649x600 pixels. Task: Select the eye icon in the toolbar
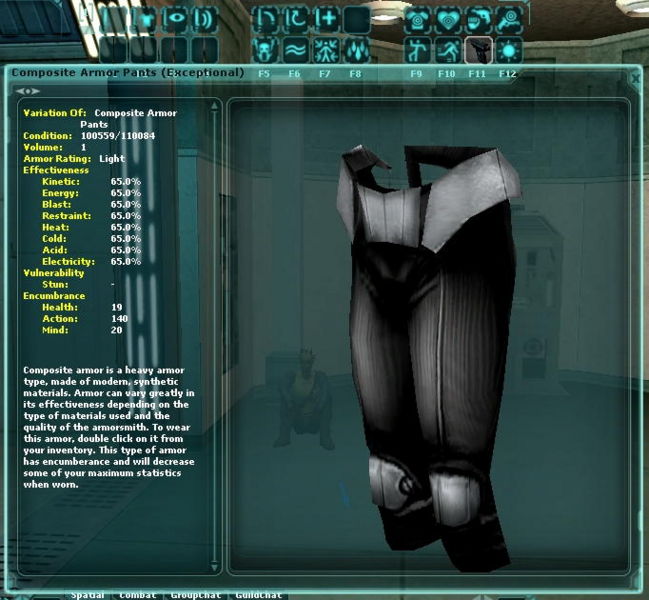175,19
